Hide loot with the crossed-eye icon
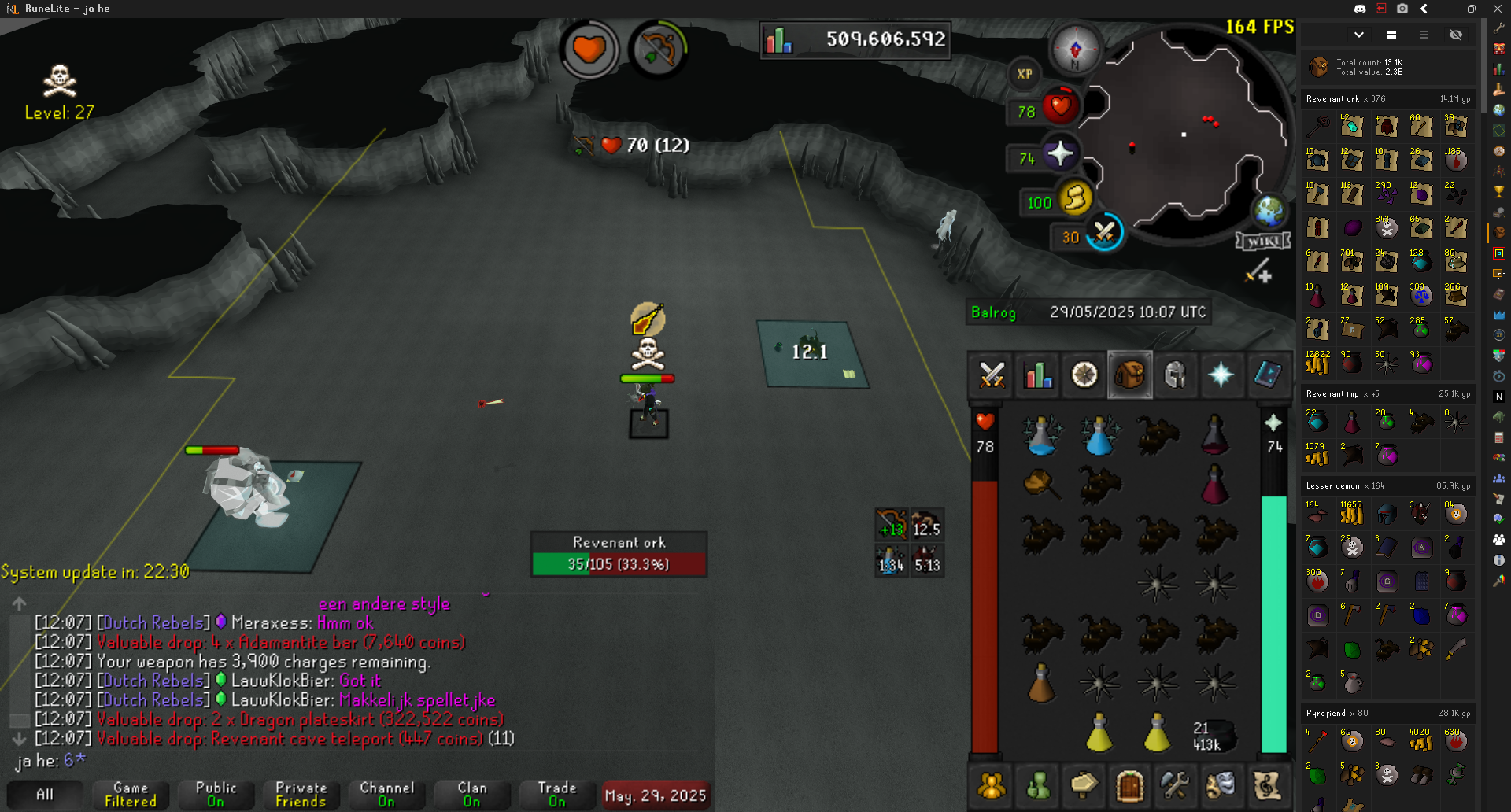Image resolution: width=1511 pixels, height=812 pixels. coord(1456,35)
